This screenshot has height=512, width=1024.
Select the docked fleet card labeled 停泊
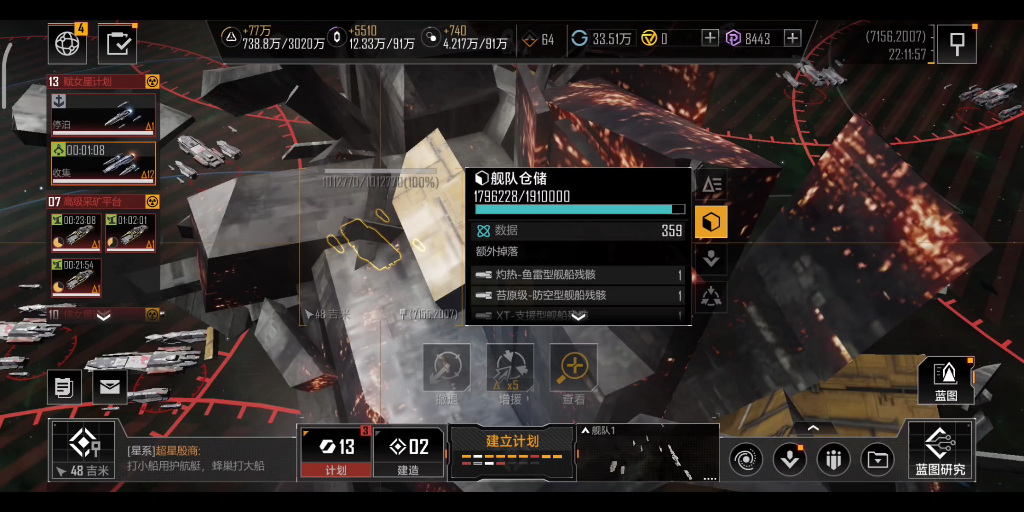[x=103, y=113]
